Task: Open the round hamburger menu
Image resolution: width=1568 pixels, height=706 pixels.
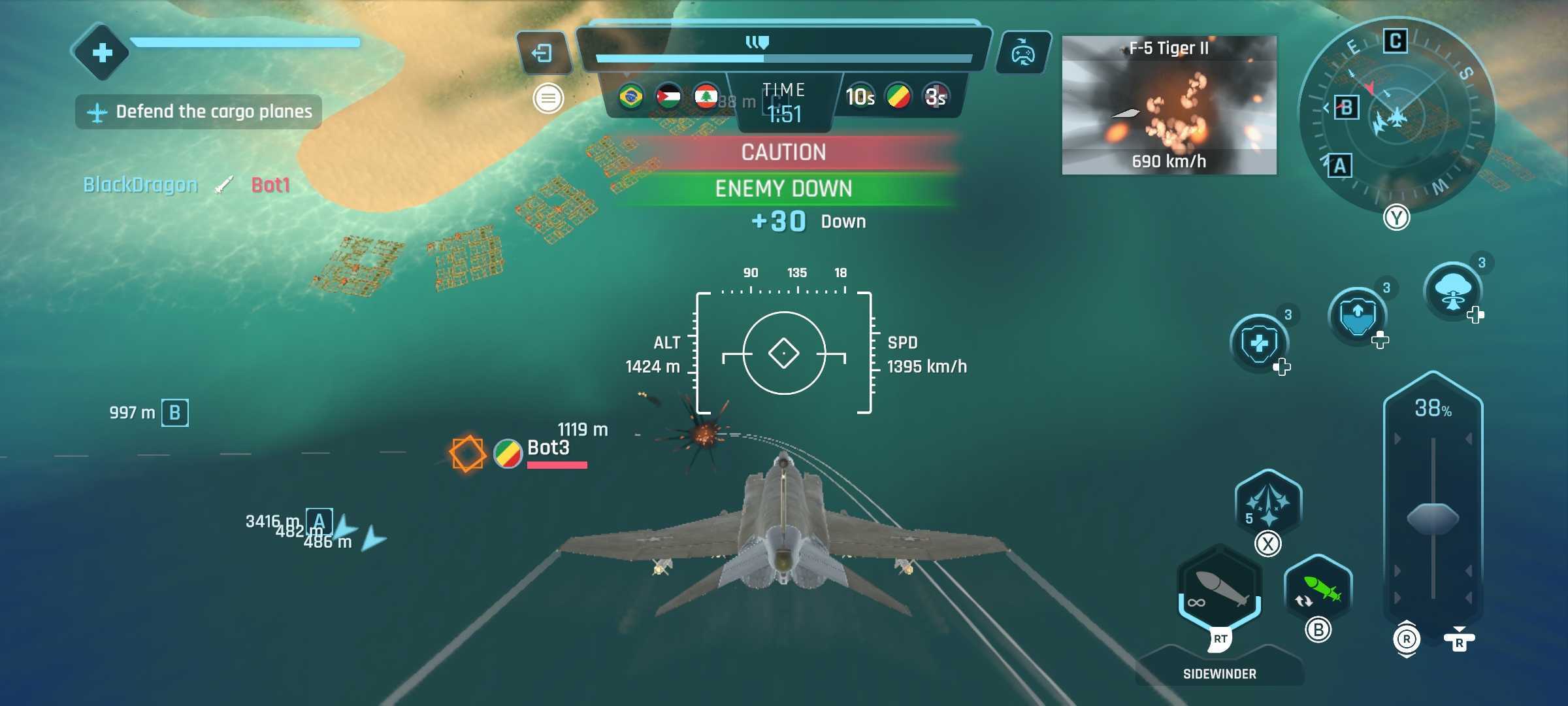Action: (548, 99)
